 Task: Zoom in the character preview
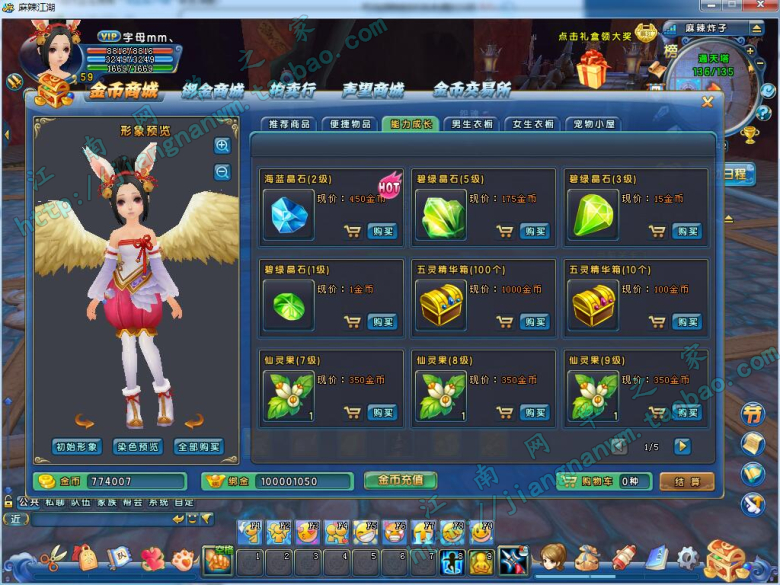pos(222,146)
